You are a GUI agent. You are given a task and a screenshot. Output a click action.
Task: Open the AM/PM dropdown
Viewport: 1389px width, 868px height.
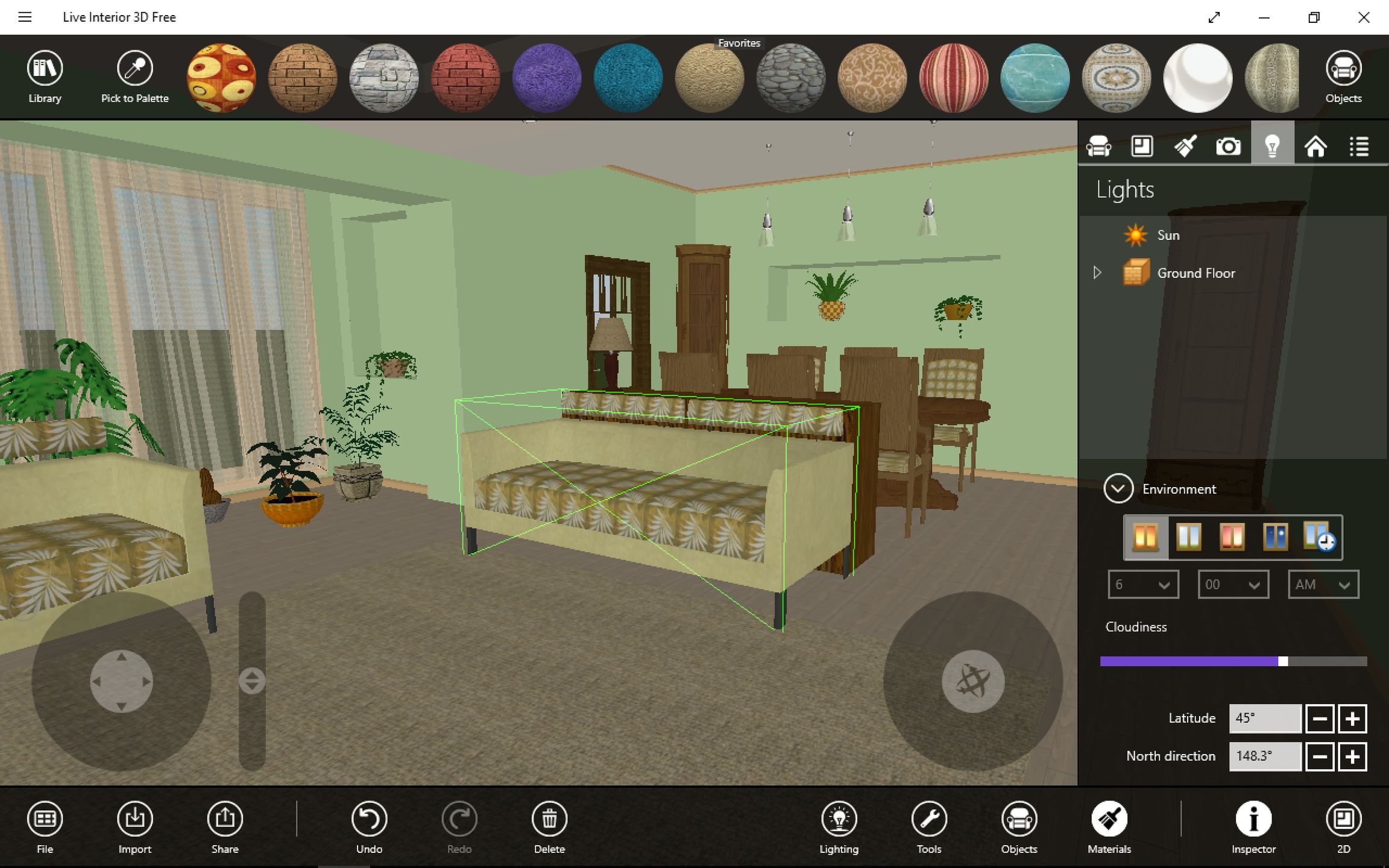click(x=1322, y=584)
